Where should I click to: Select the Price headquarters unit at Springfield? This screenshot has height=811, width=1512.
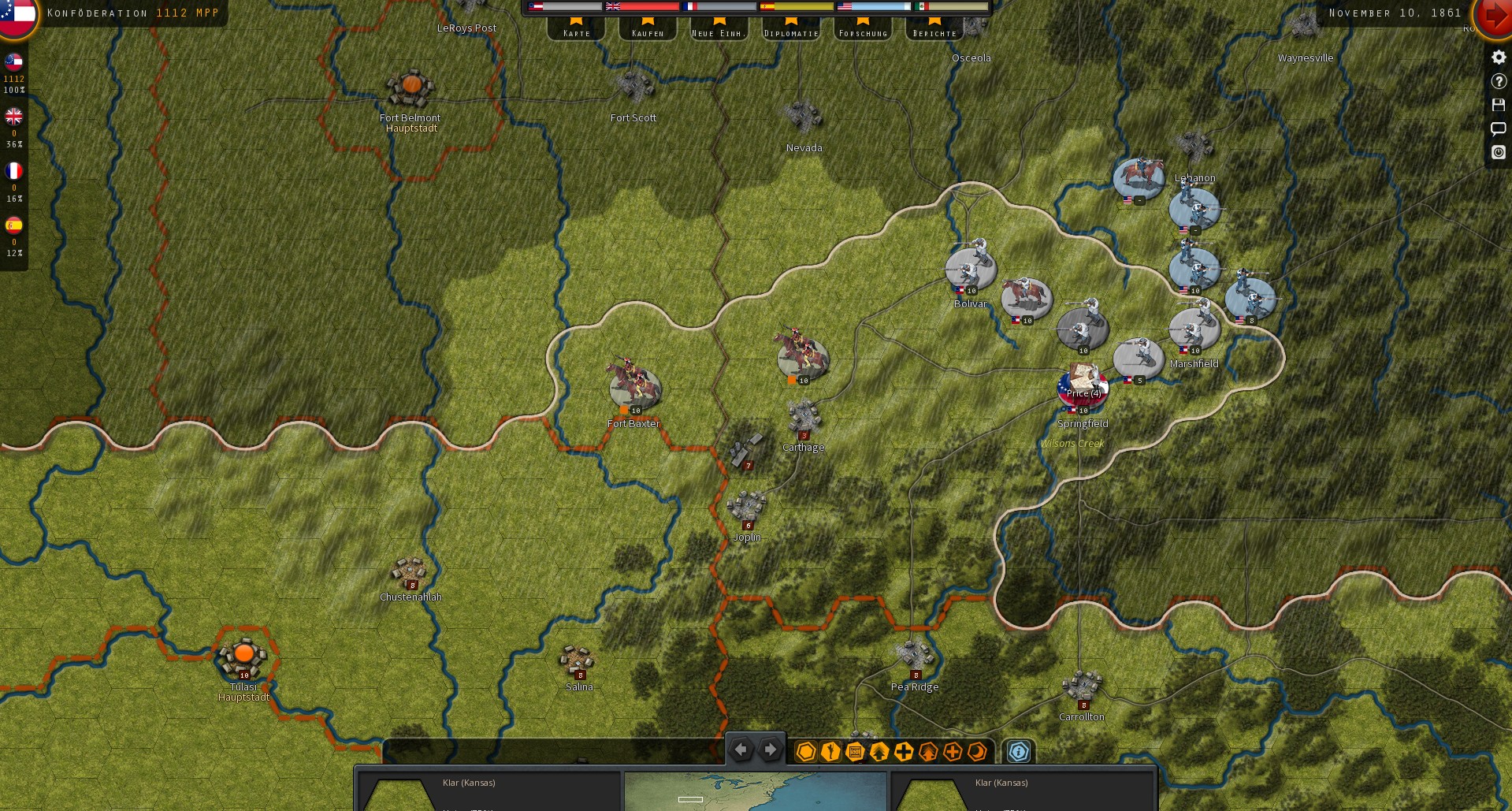pos(1083,385)
